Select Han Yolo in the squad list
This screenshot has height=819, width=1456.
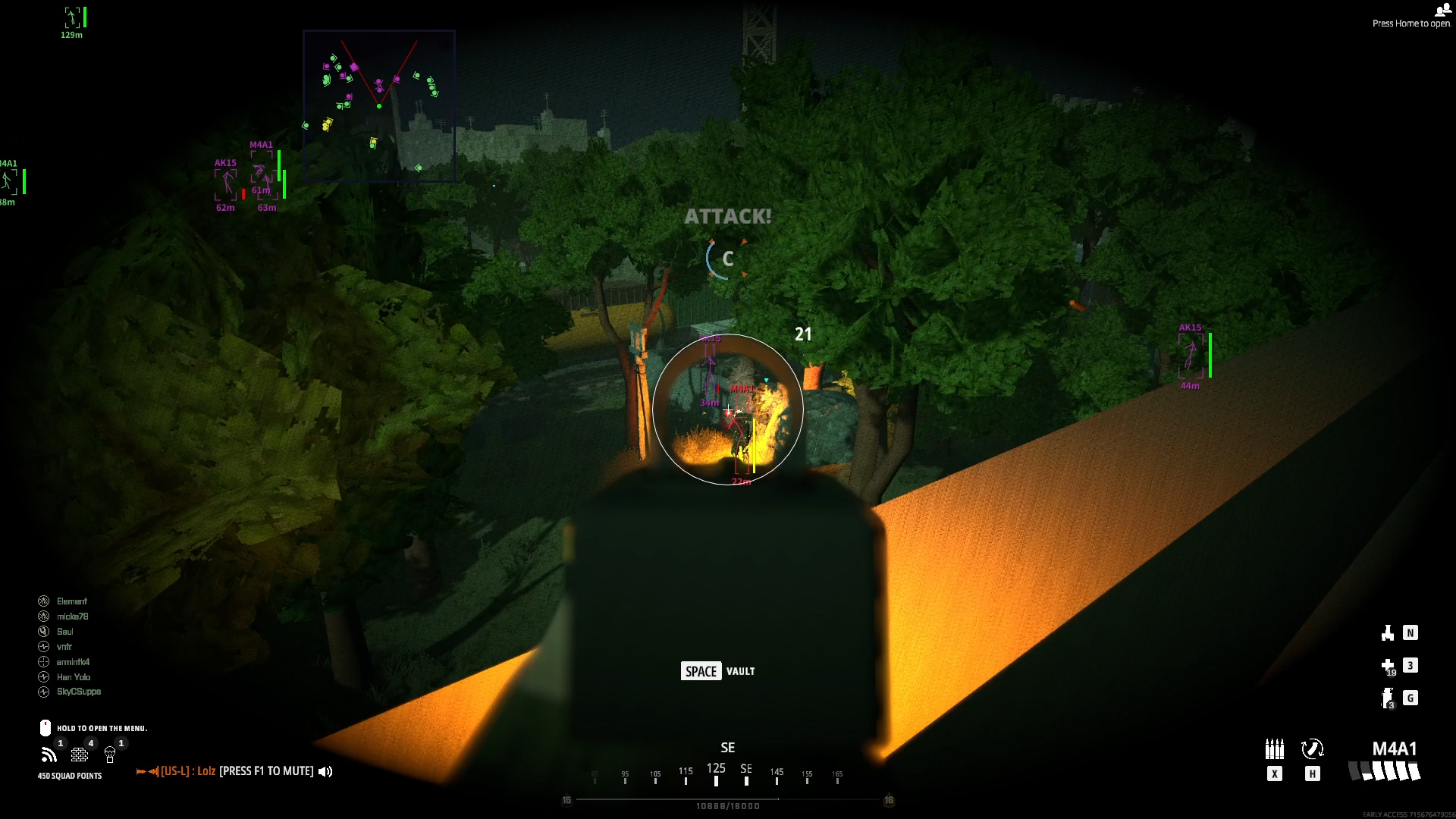tap(73, 677)
